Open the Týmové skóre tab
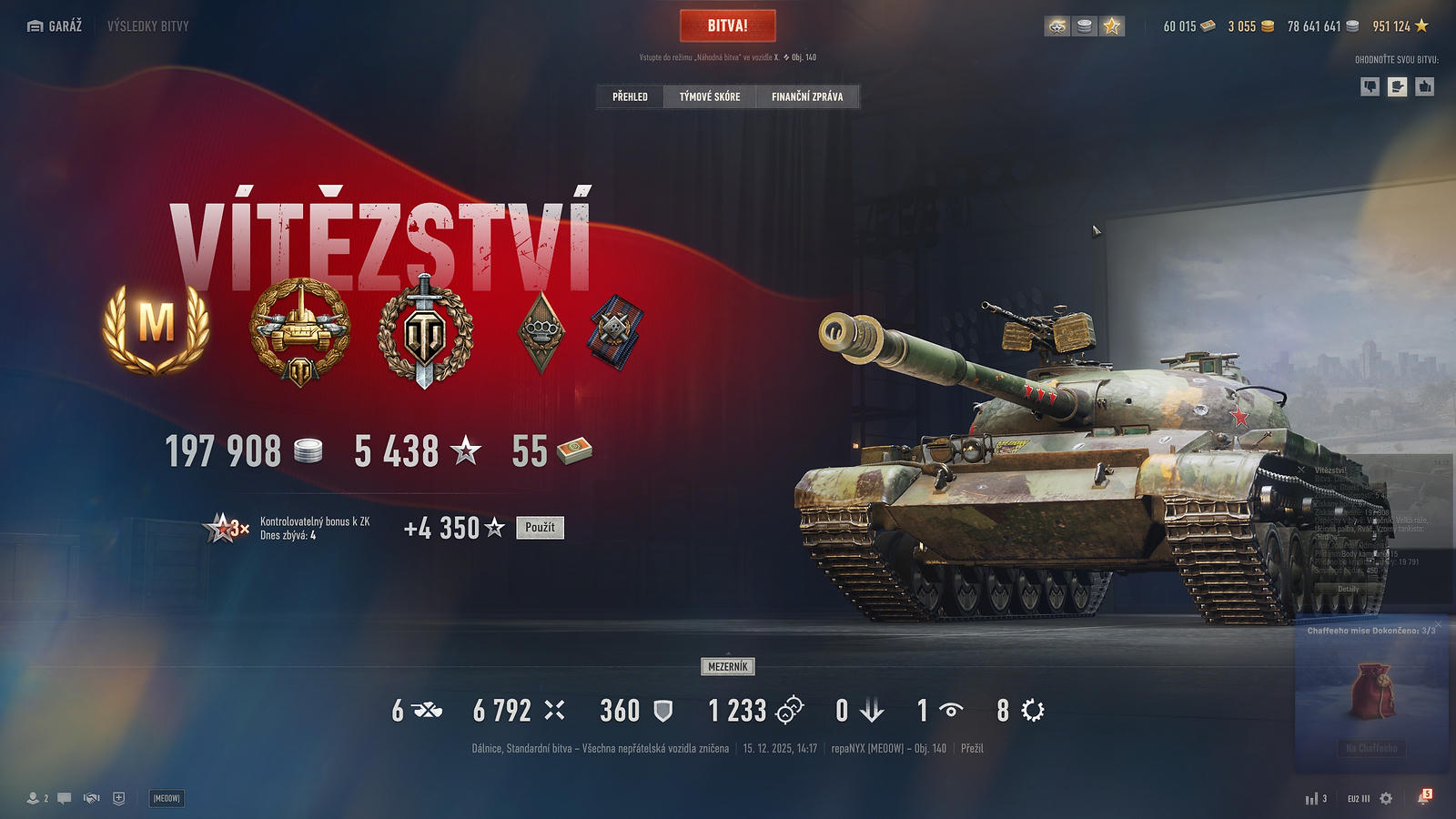This screenshot has height=819, width=1456. 710,96
